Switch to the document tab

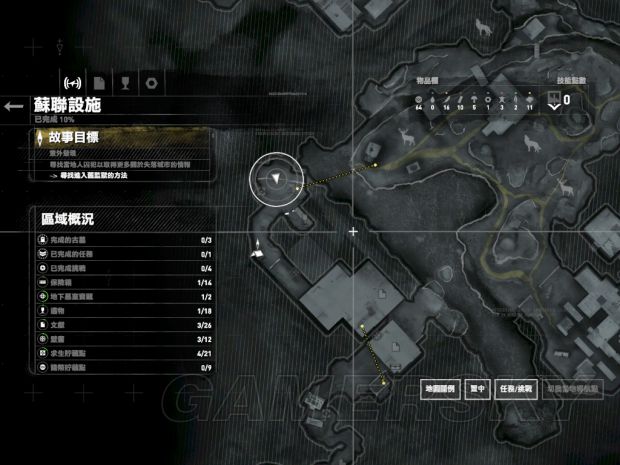pos(98,82)
